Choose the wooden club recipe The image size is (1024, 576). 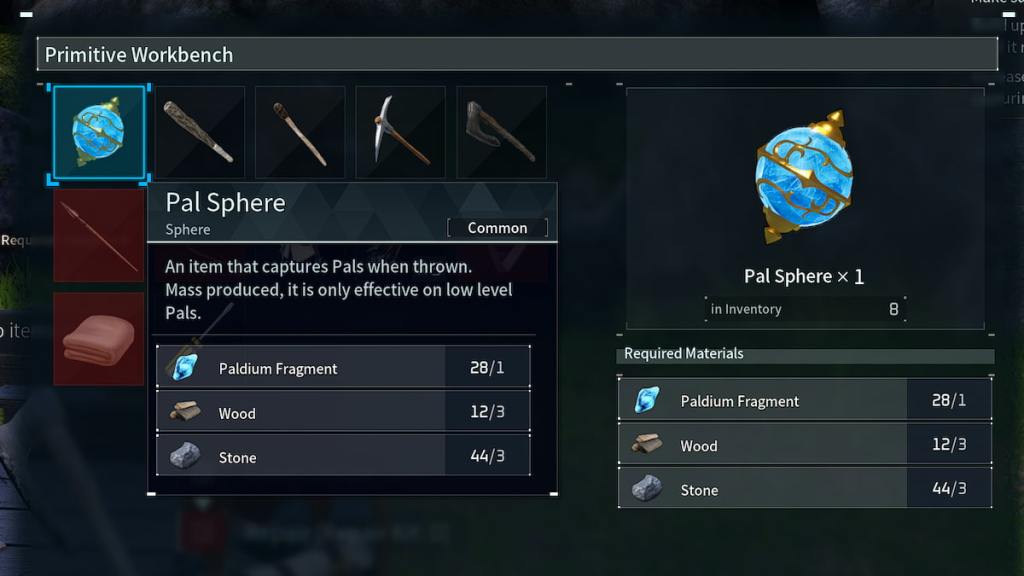pos(199,132)
